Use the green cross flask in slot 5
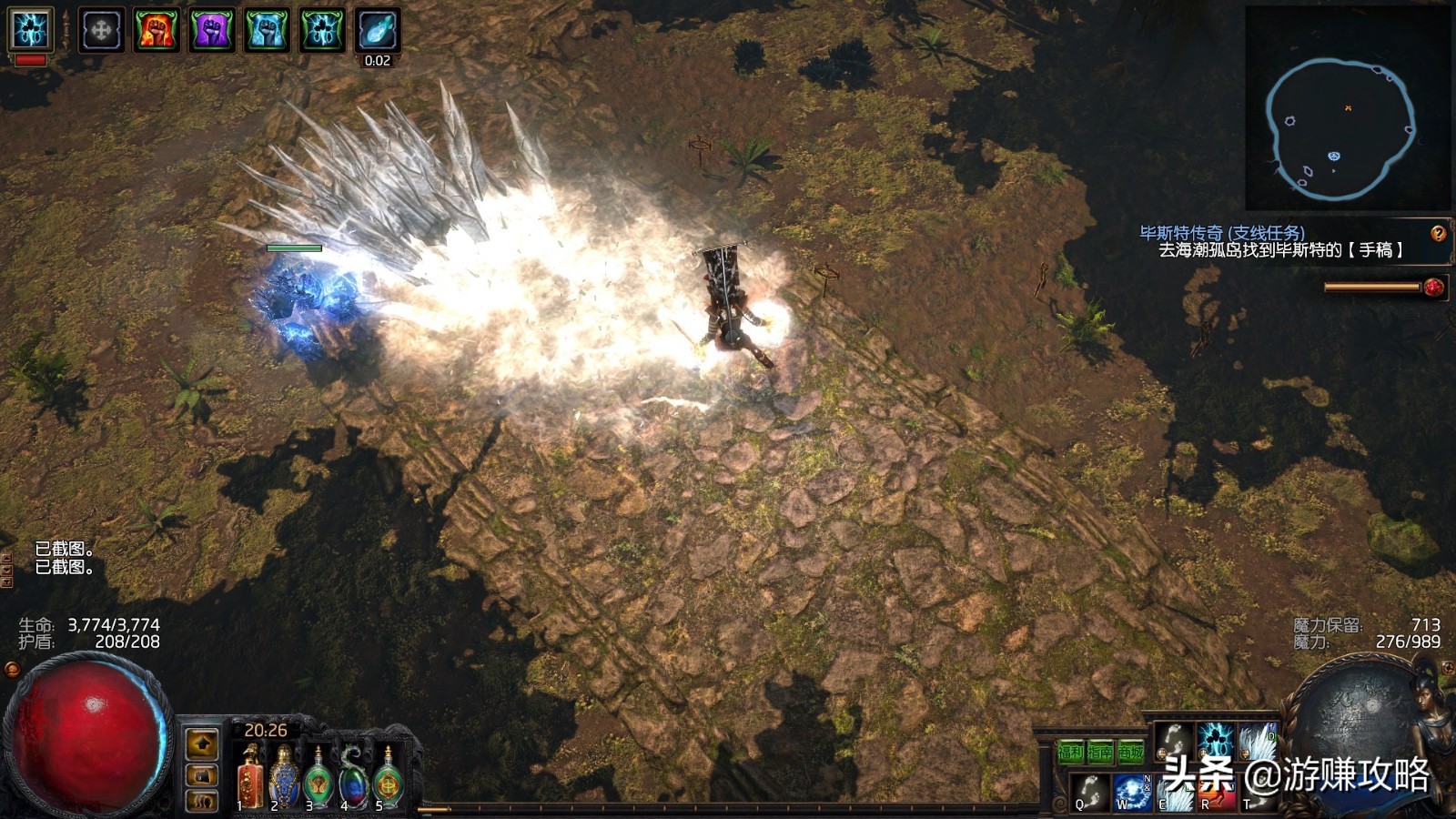The height and width of the screenshot is (819, 1456). point(389,780)
